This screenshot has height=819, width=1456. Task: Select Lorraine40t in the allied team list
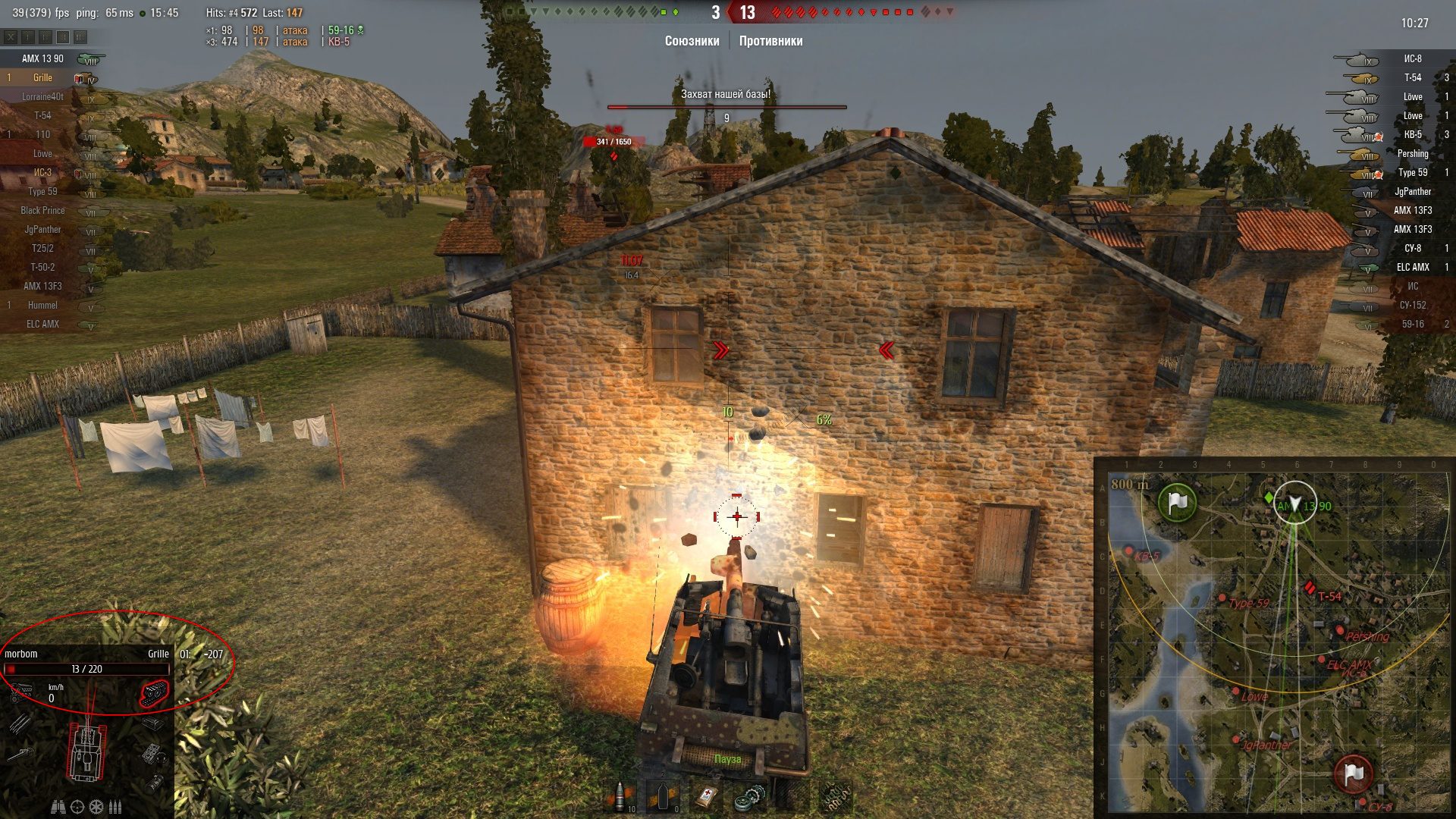[42, 97]
